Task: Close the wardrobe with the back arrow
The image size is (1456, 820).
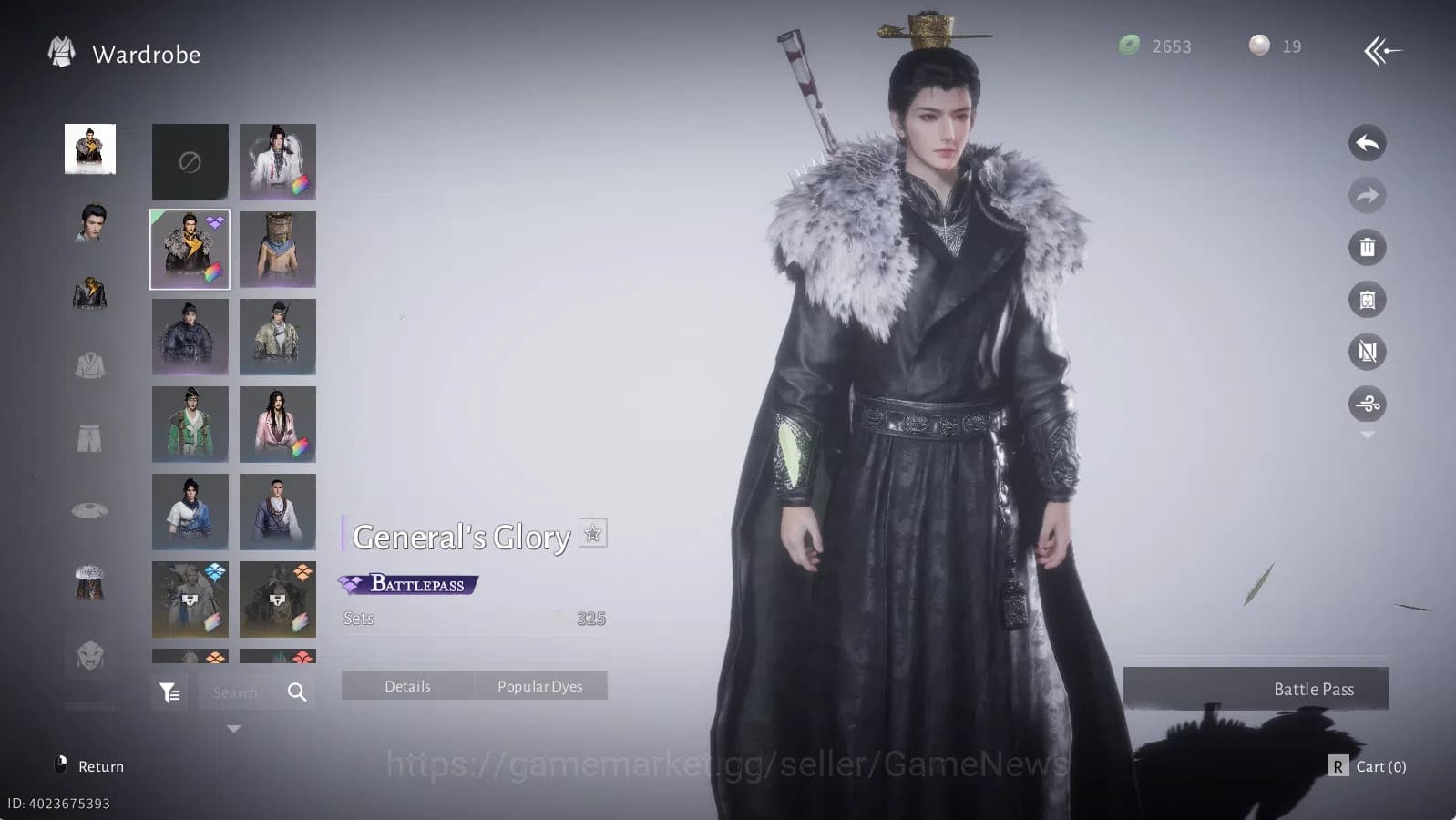Action: (x=1381, y=51)
